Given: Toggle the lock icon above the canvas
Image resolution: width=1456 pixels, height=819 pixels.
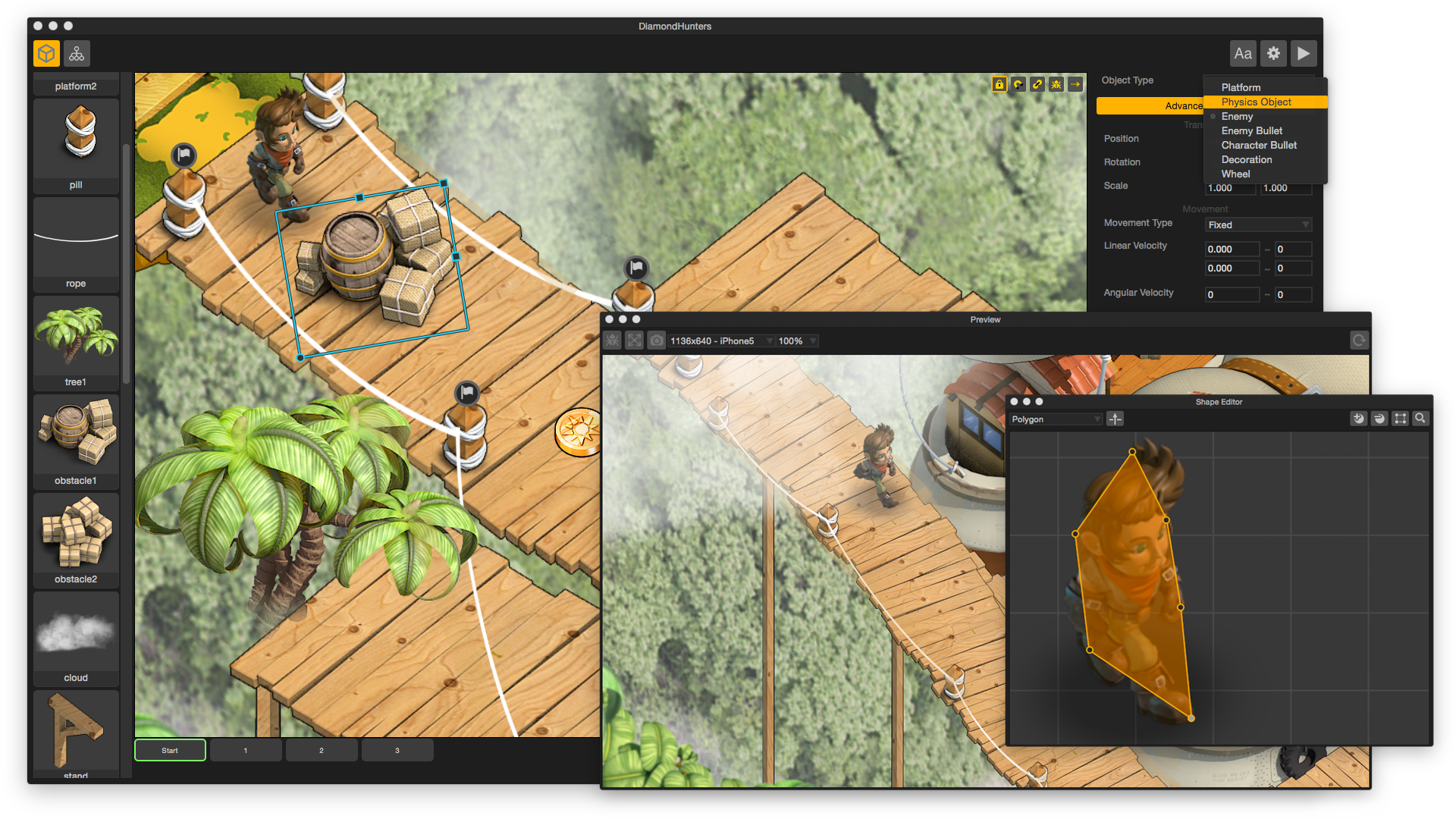Looking at the screenshot, I should [x=999, y=85].
